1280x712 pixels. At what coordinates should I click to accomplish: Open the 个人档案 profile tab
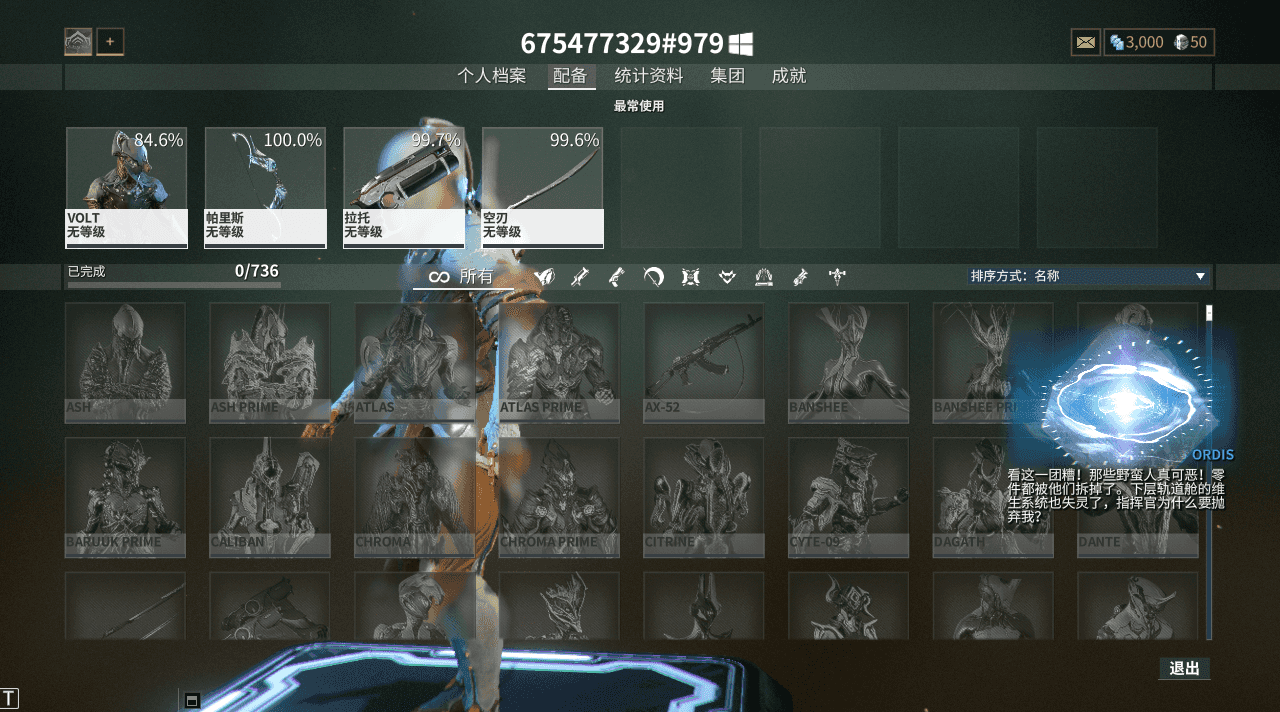coord(491,76)
